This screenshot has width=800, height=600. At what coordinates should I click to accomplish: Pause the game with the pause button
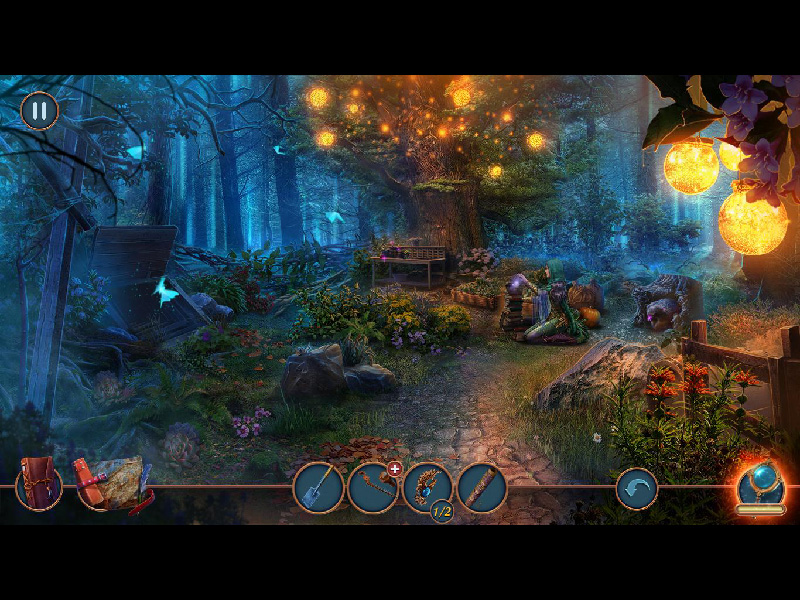tap(40, 110)
